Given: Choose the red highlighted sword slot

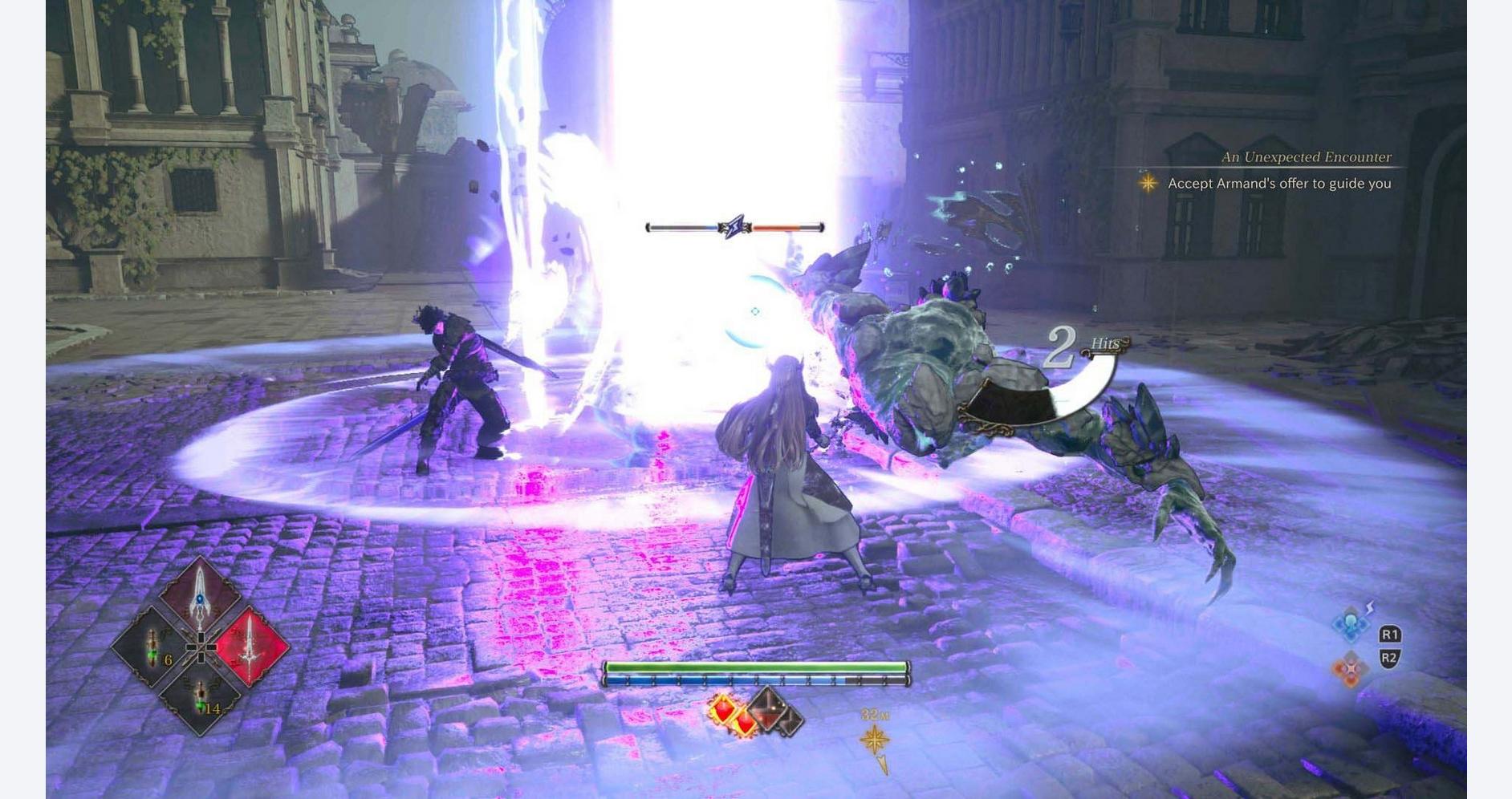Looking at the screenshot, I should pos(252,647).
